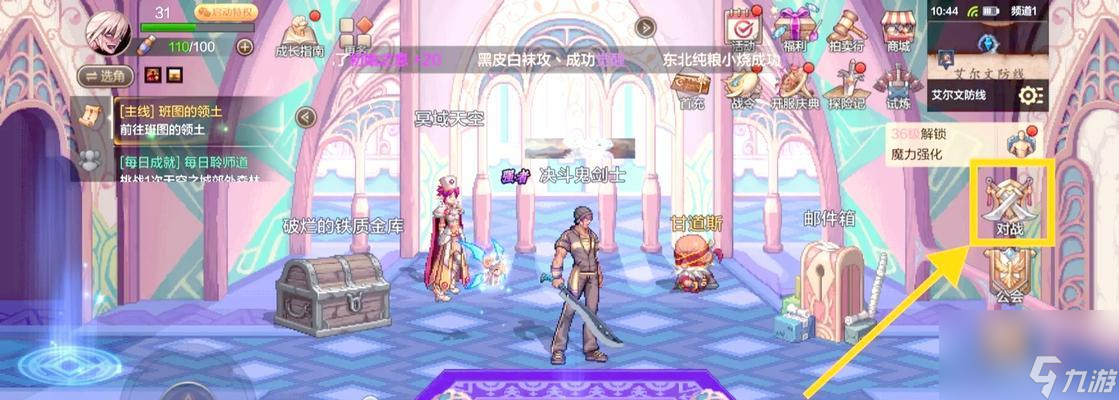This screenshot has width=1119, height=400.
Task: Open the 拍卖行 auction house
Action: click(848, 28)
